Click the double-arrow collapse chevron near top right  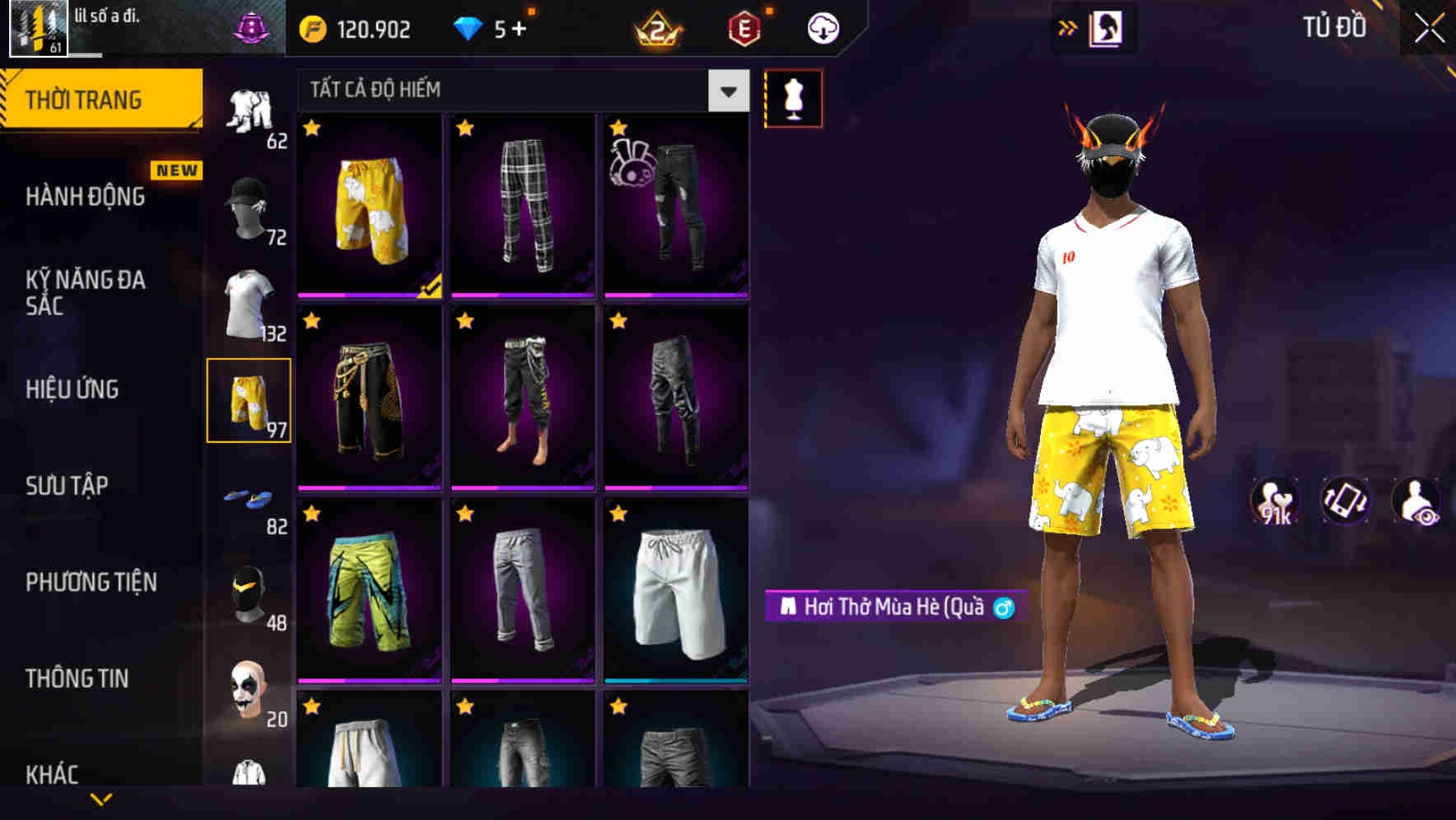click(1068, 27)
